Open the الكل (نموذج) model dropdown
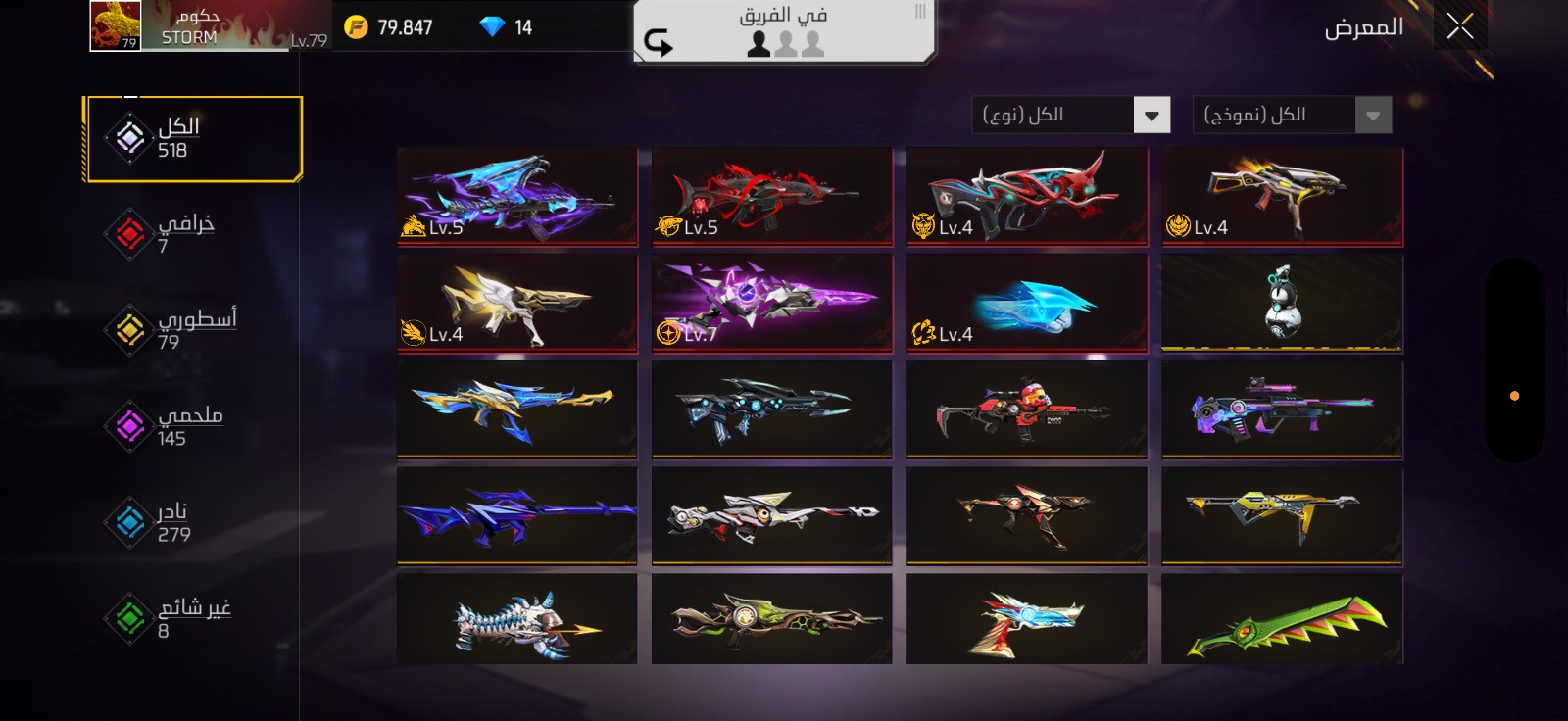The height and width of the screenshot is (721, 1568). (1292, 116)
